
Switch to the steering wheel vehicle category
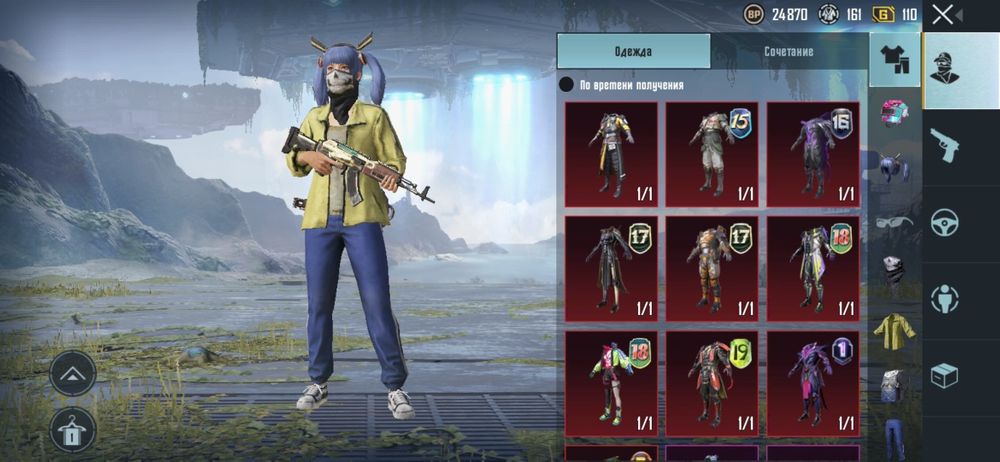(944, 222)
